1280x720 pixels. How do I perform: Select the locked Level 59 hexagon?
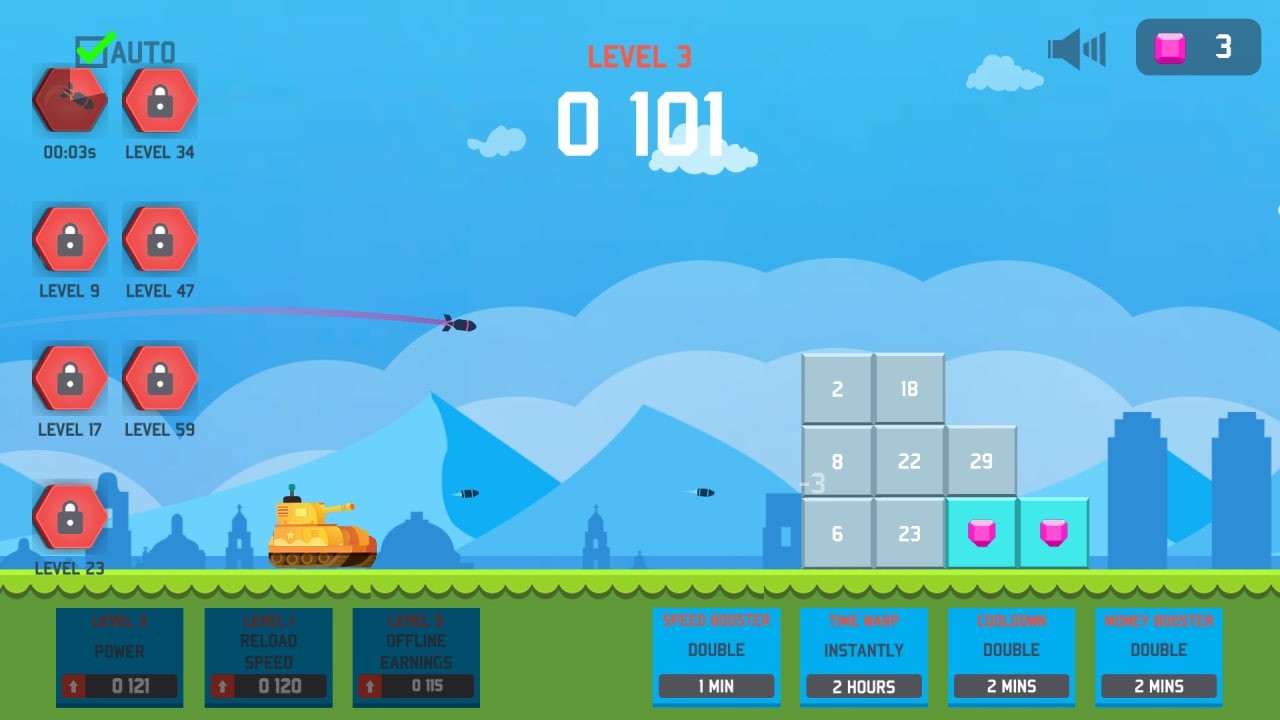pyautogui.click(x=159, y=378)
